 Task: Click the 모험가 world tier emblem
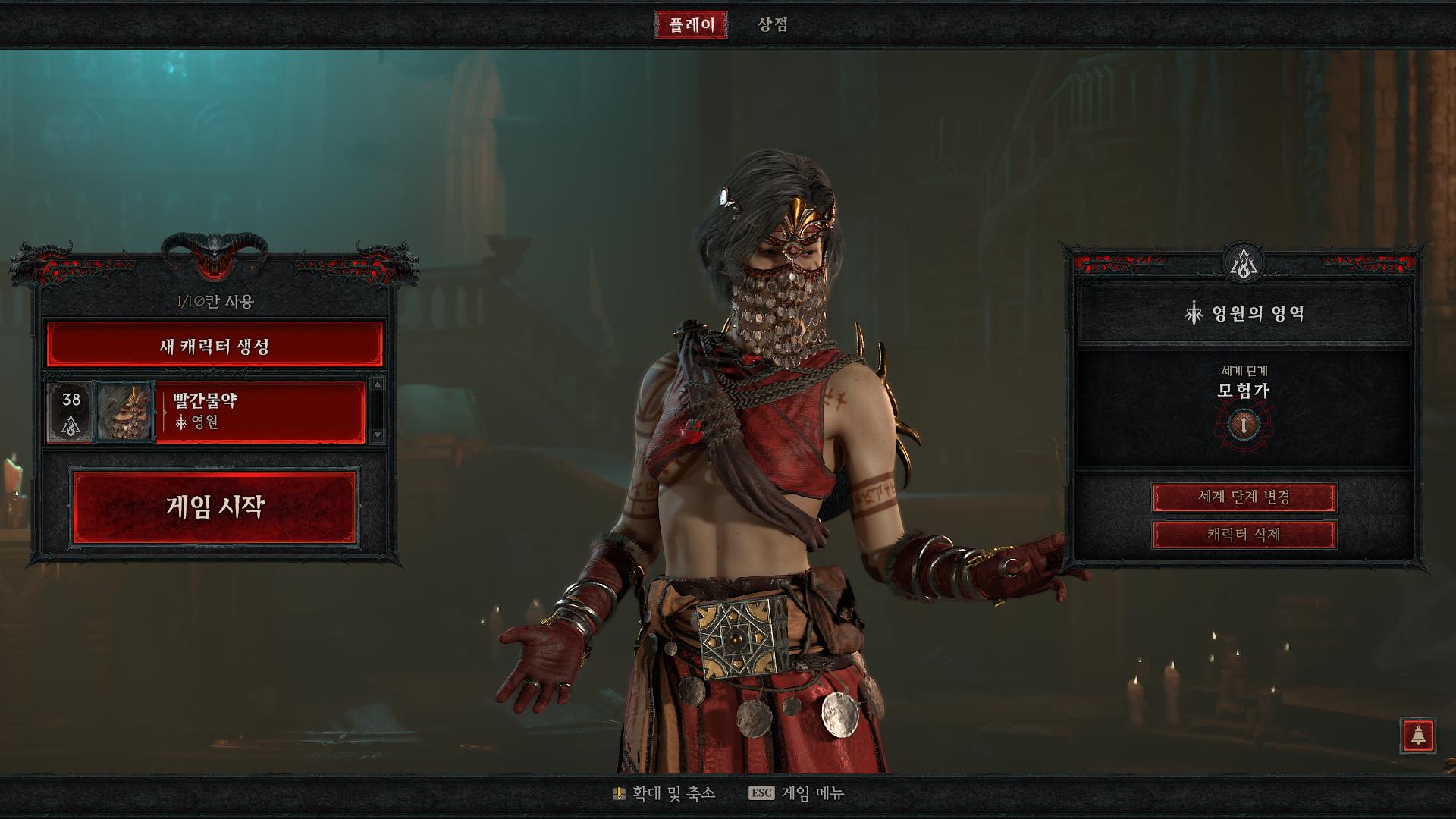(1244, 425)
